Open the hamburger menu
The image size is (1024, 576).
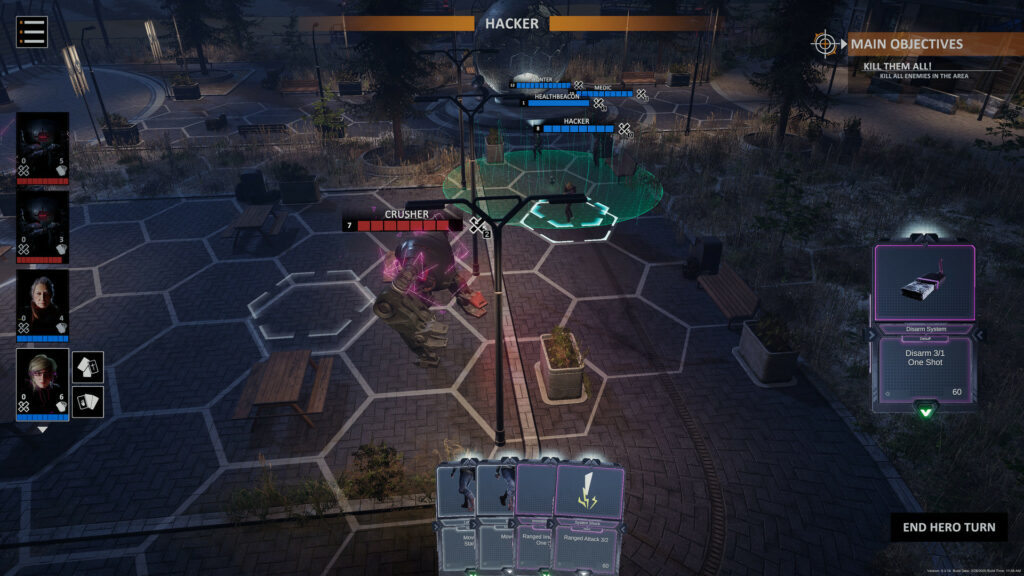(32, 31)
